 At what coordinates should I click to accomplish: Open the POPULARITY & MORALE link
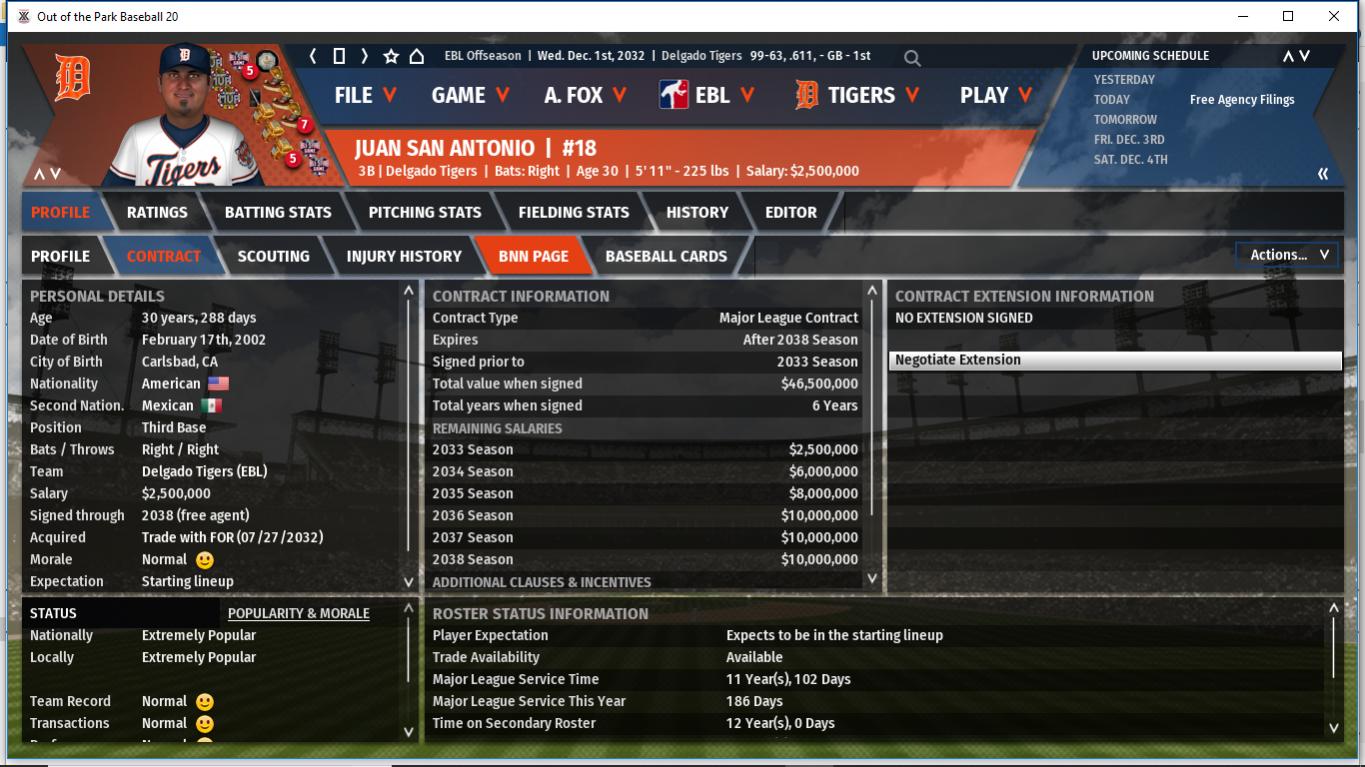[x=298, y=613]
